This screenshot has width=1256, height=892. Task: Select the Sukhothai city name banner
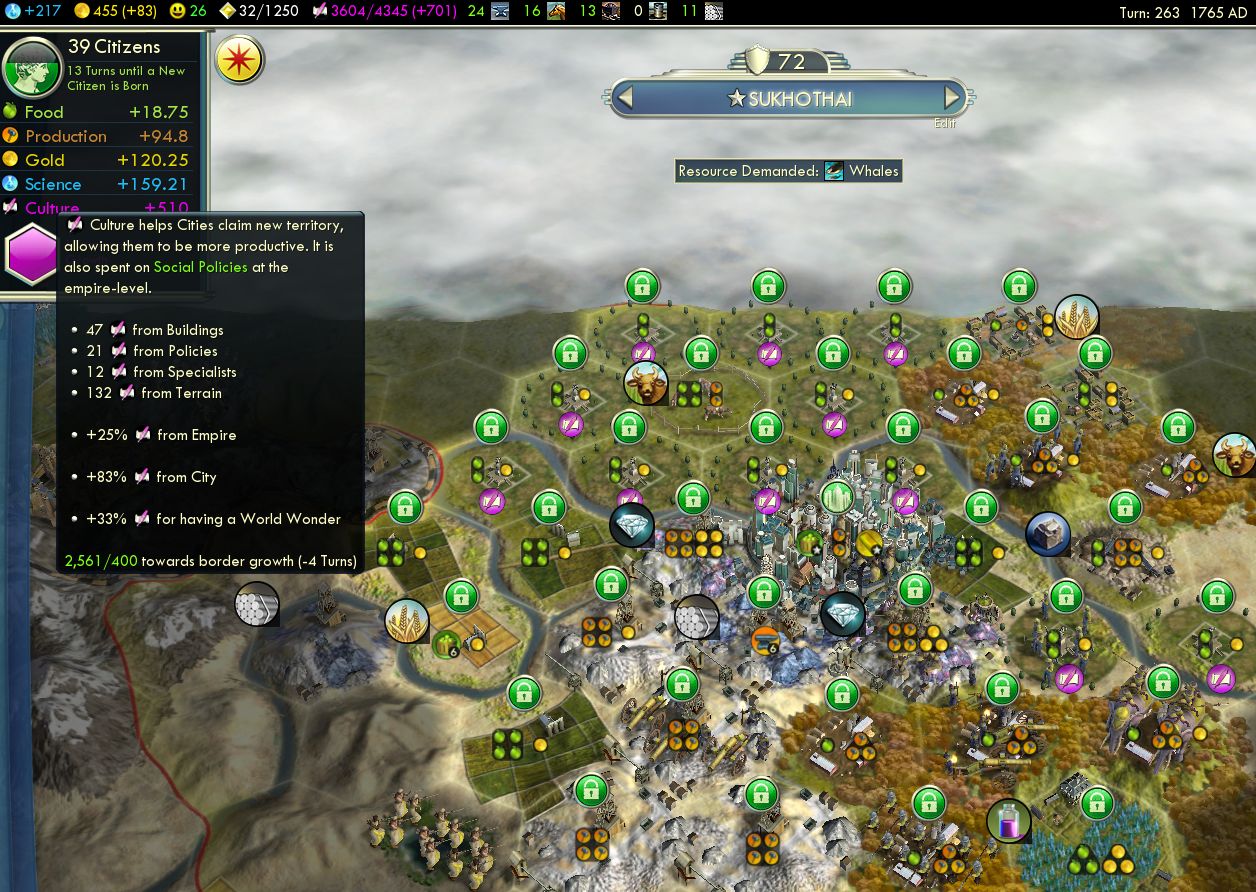pyautogui.click(x=789, y=98)
